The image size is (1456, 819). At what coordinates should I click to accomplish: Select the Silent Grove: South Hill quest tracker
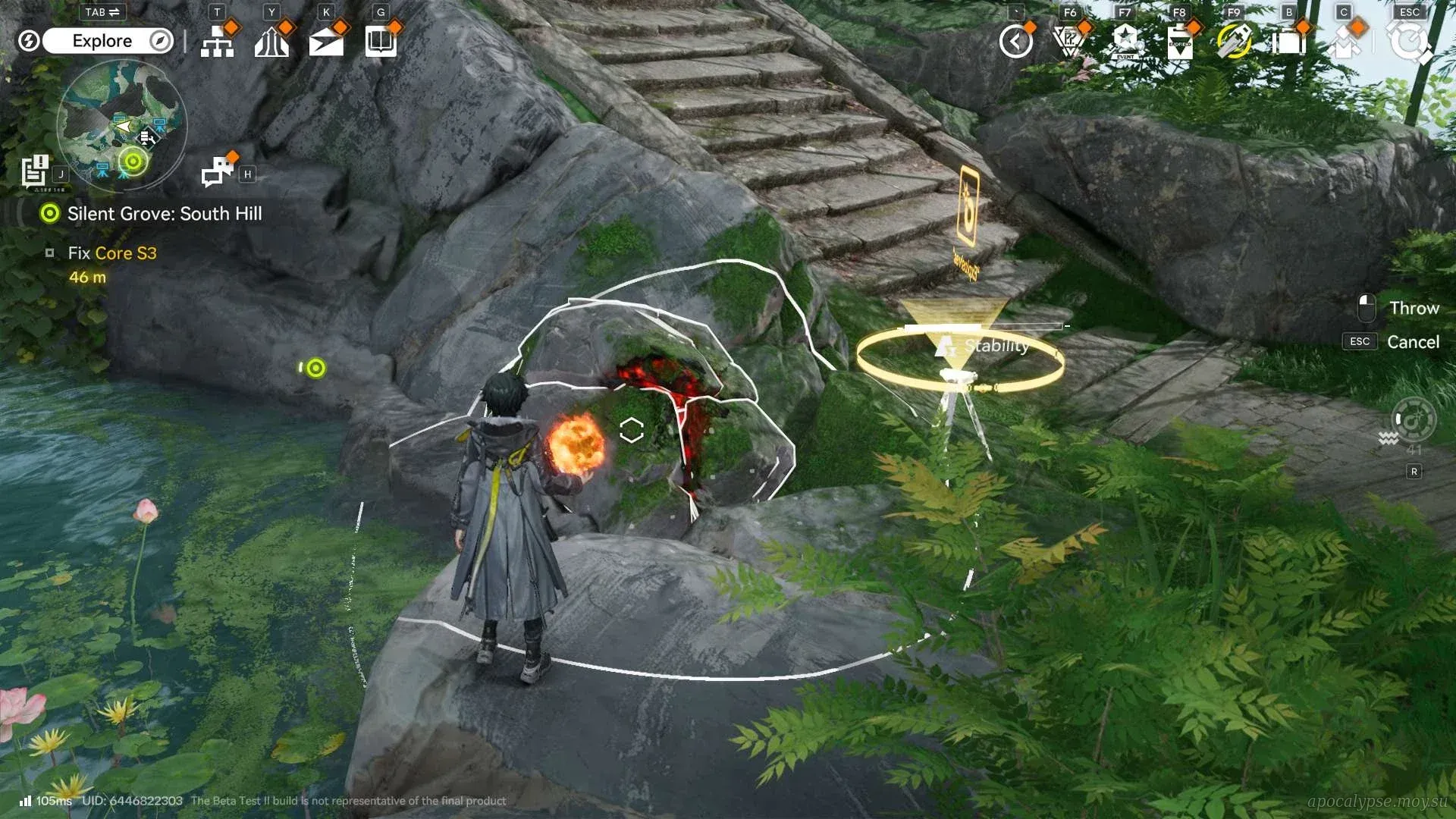coord(164,214)
